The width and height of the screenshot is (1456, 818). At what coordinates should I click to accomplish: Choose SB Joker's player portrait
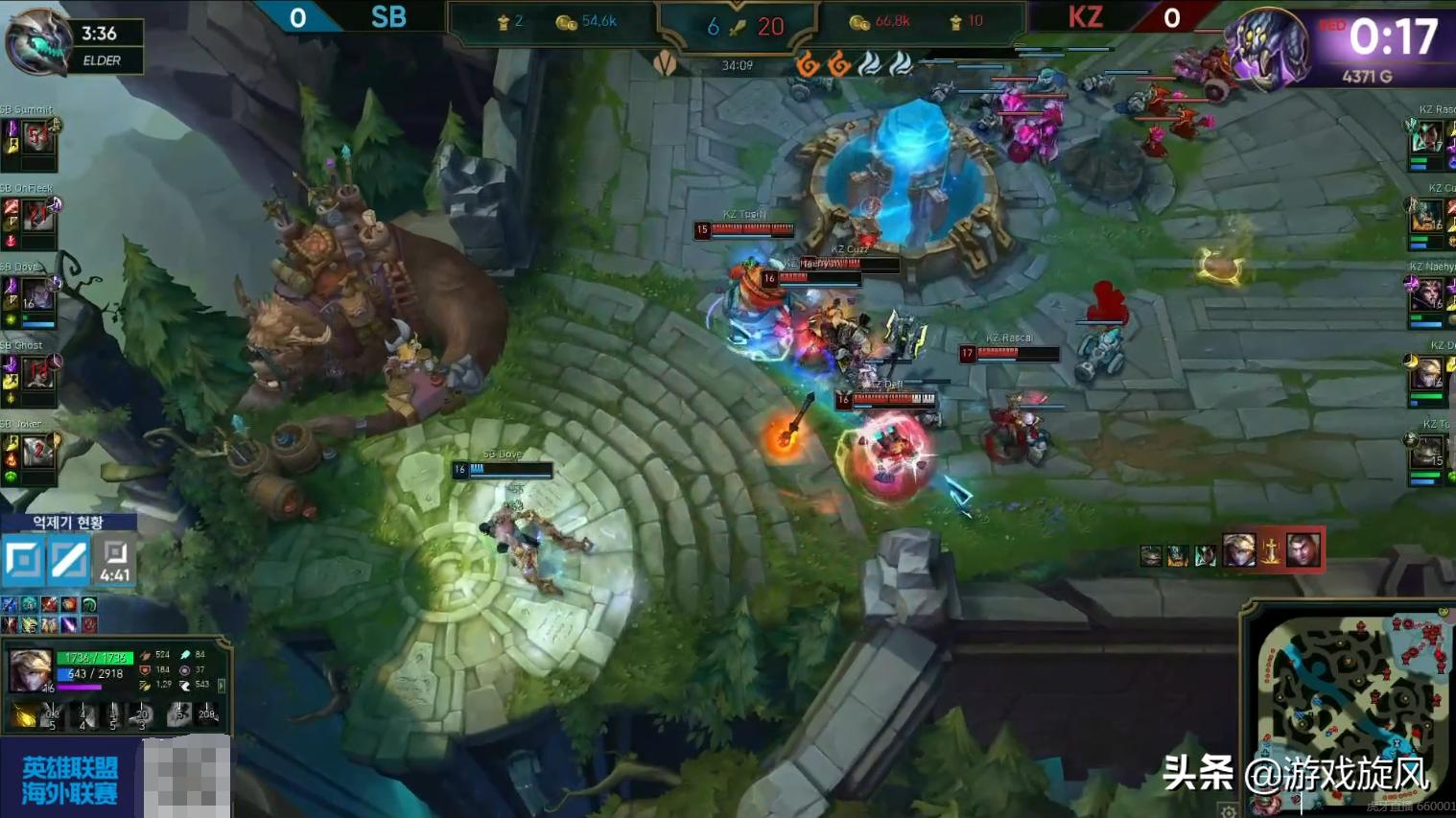38,451
